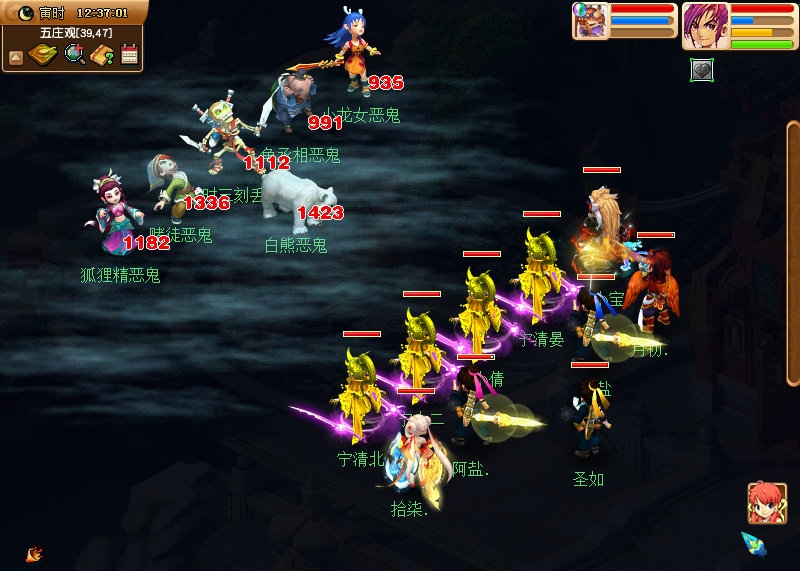Click the small flame icon in bottom-left corner
The height and width of the screenshot is (571, 800).
pos(34,553)
